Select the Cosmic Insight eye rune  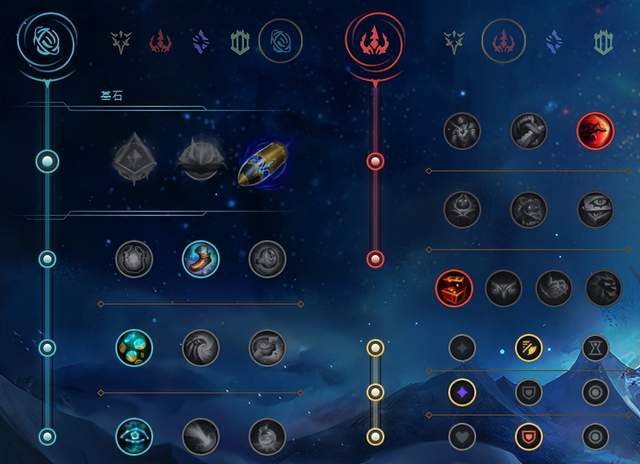point(133,435)
